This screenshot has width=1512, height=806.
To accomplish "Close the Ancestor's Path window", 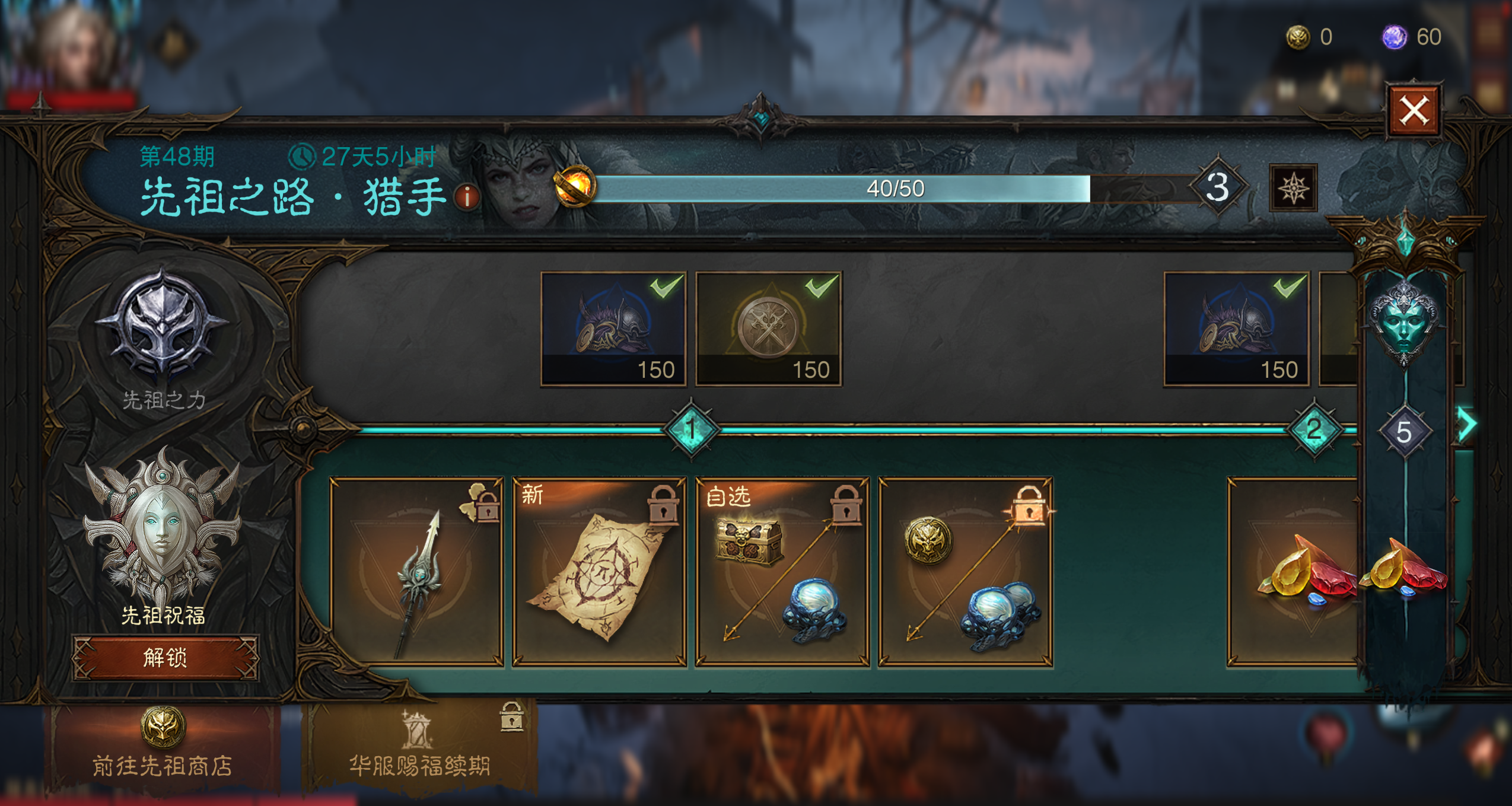I will click(x=1414, y=111).
